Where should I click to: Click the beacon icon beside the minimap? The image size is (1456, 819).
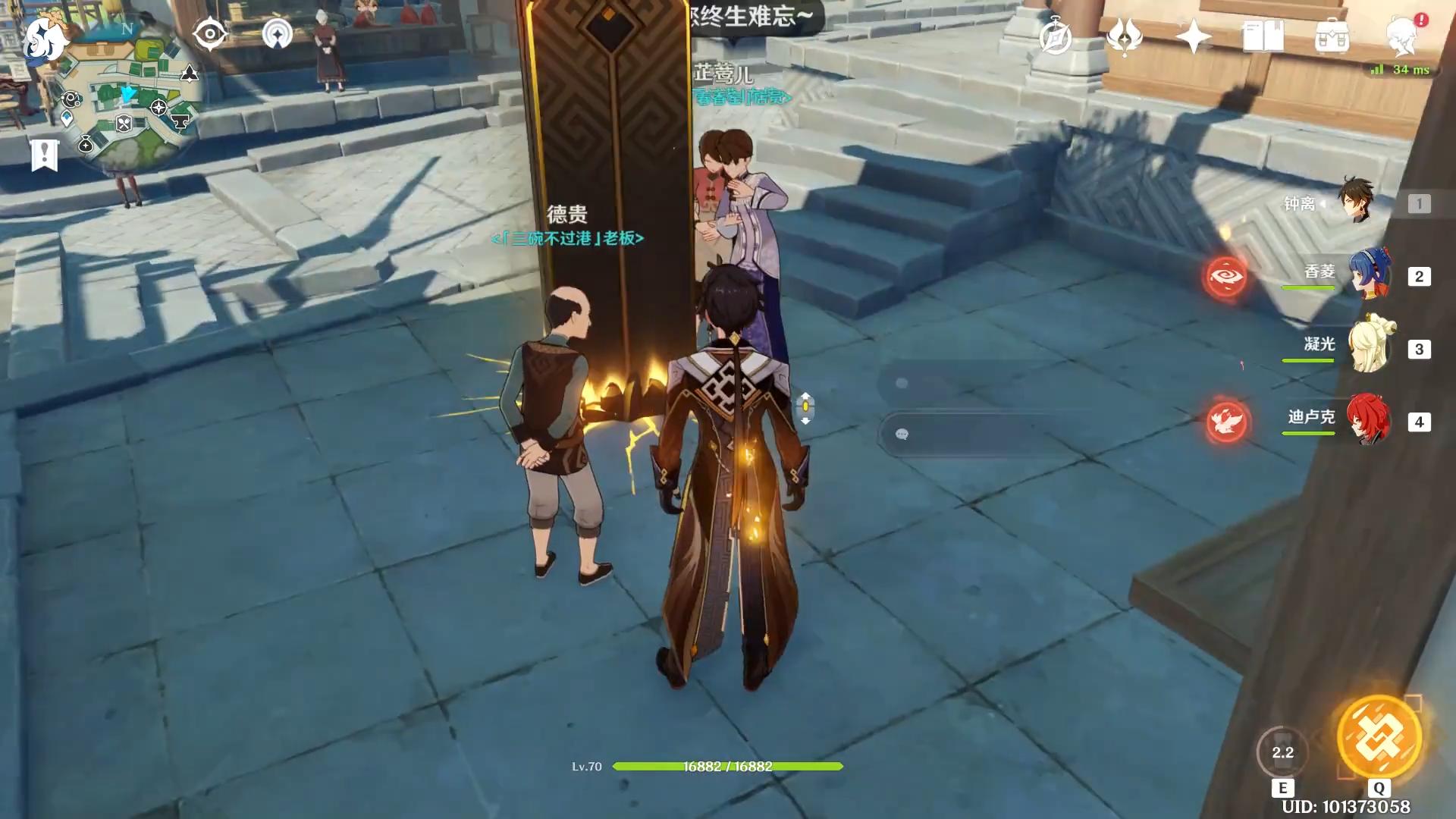click(278, 34)
